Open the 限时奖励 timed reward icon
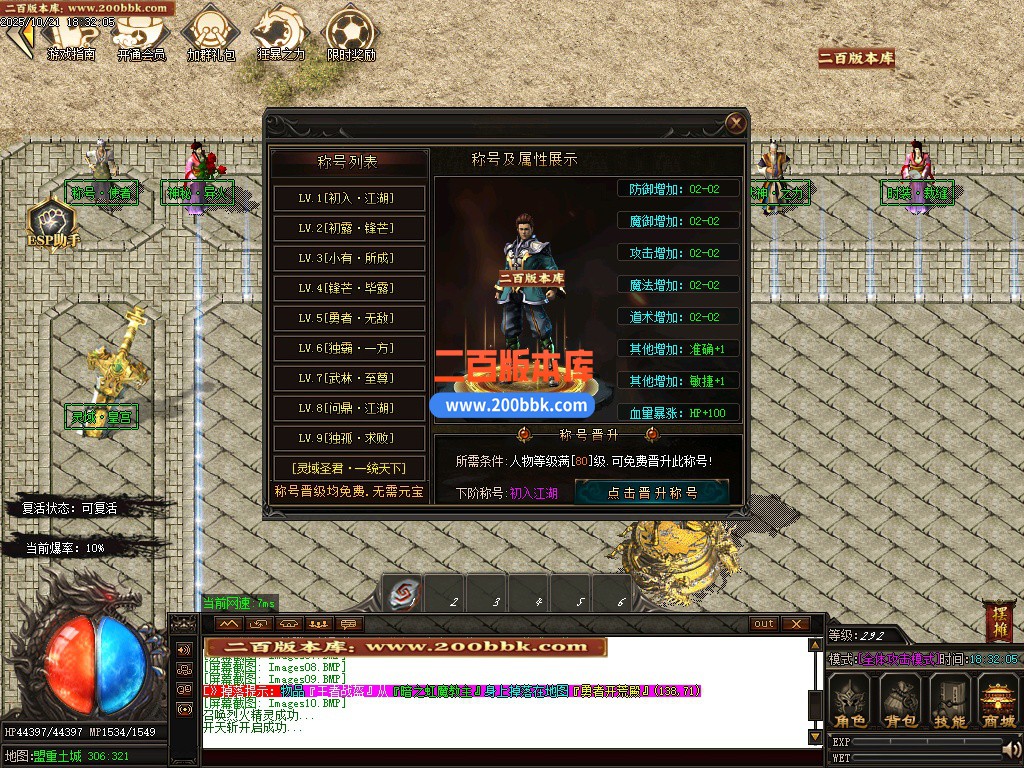This screenshot has width=1024, height=768. [x=351, y=34]
